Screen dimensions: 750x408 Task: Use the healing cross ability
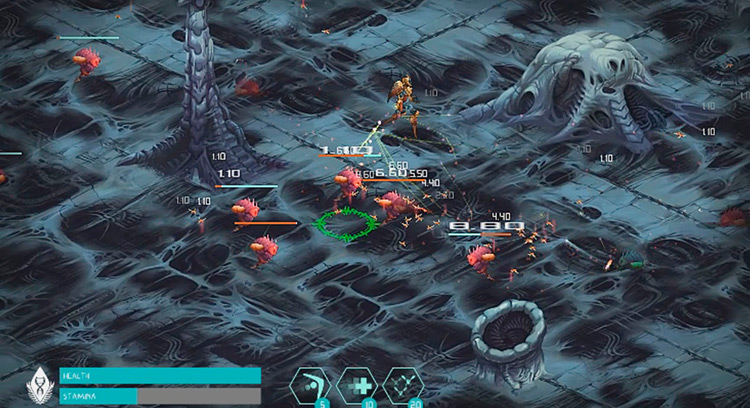(357, 385)
